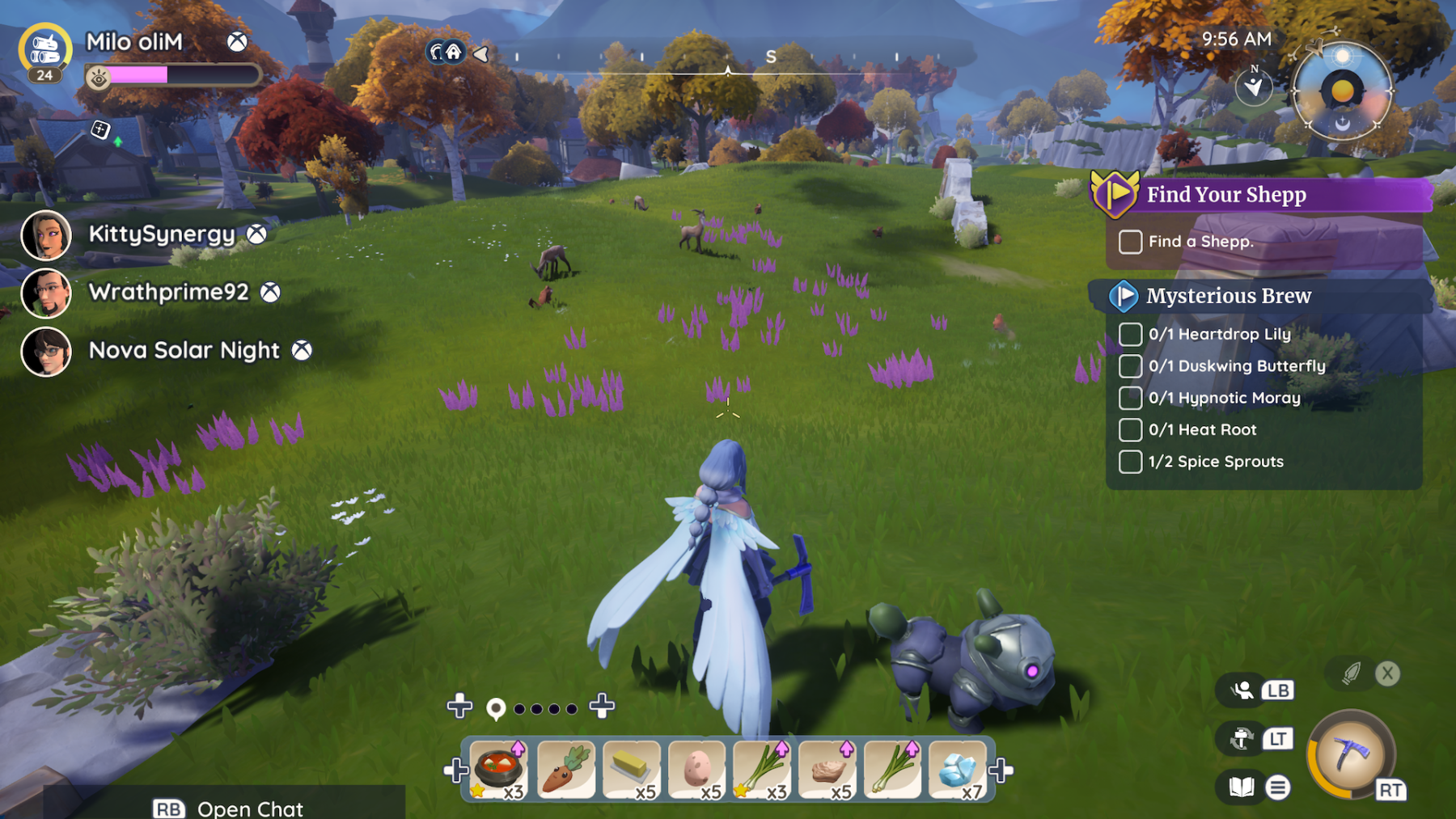Tick the Find a Shepp objective checkbox

point(1130,242)
